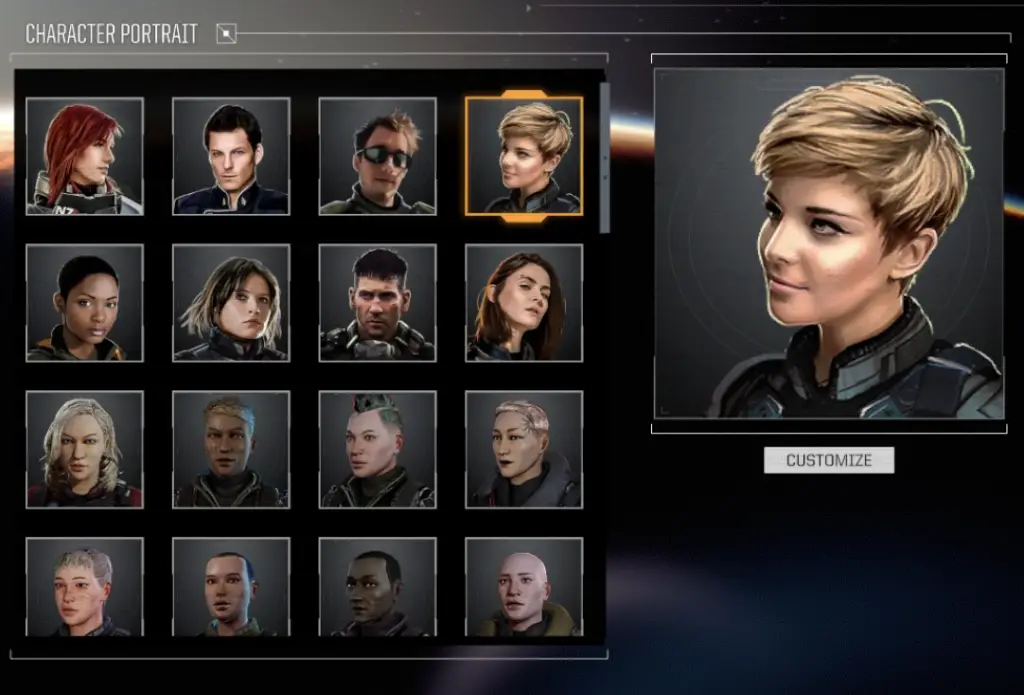Select the curly blonde-haired woman portrait
The height and width of the screenshot is (695, 1024).
pyautogui.click(x=85, y=449)
